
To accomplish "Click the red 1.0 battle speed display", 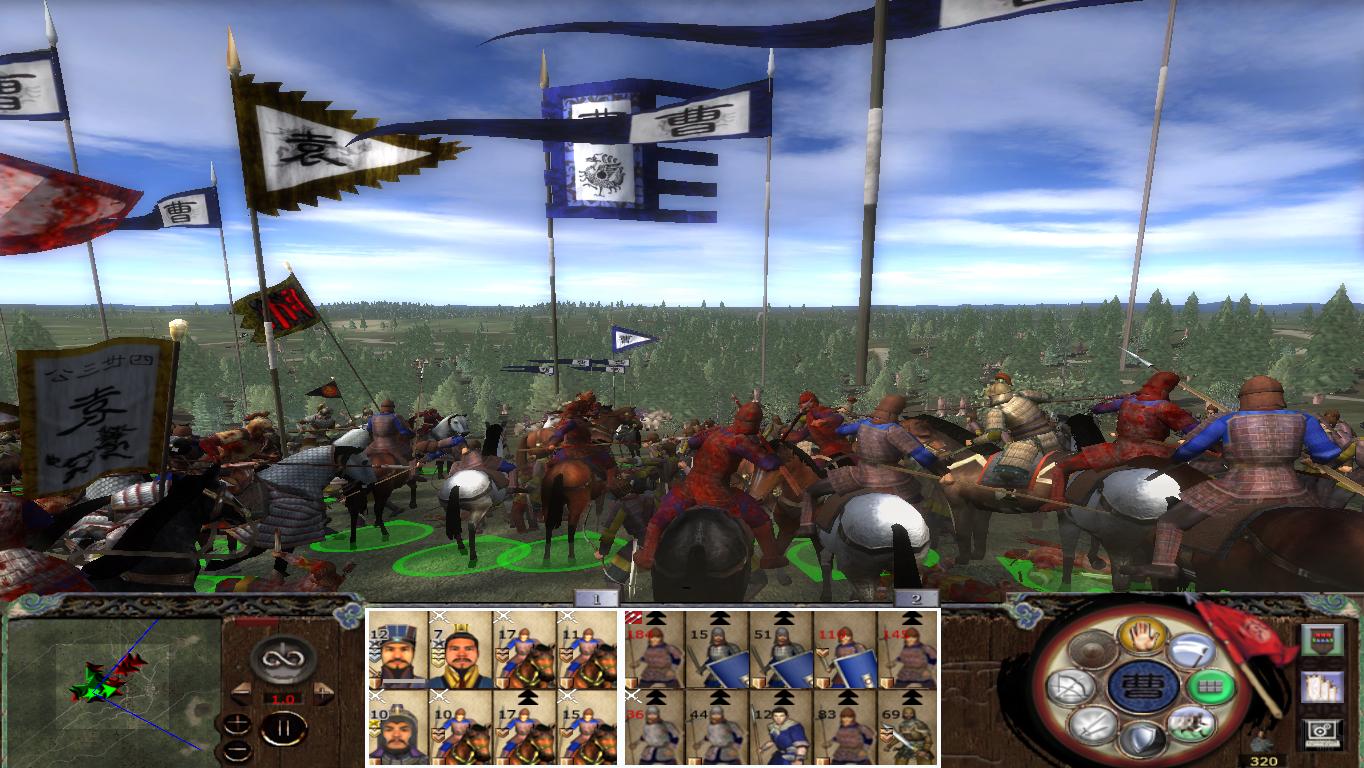I will click(x=285, y=698).
